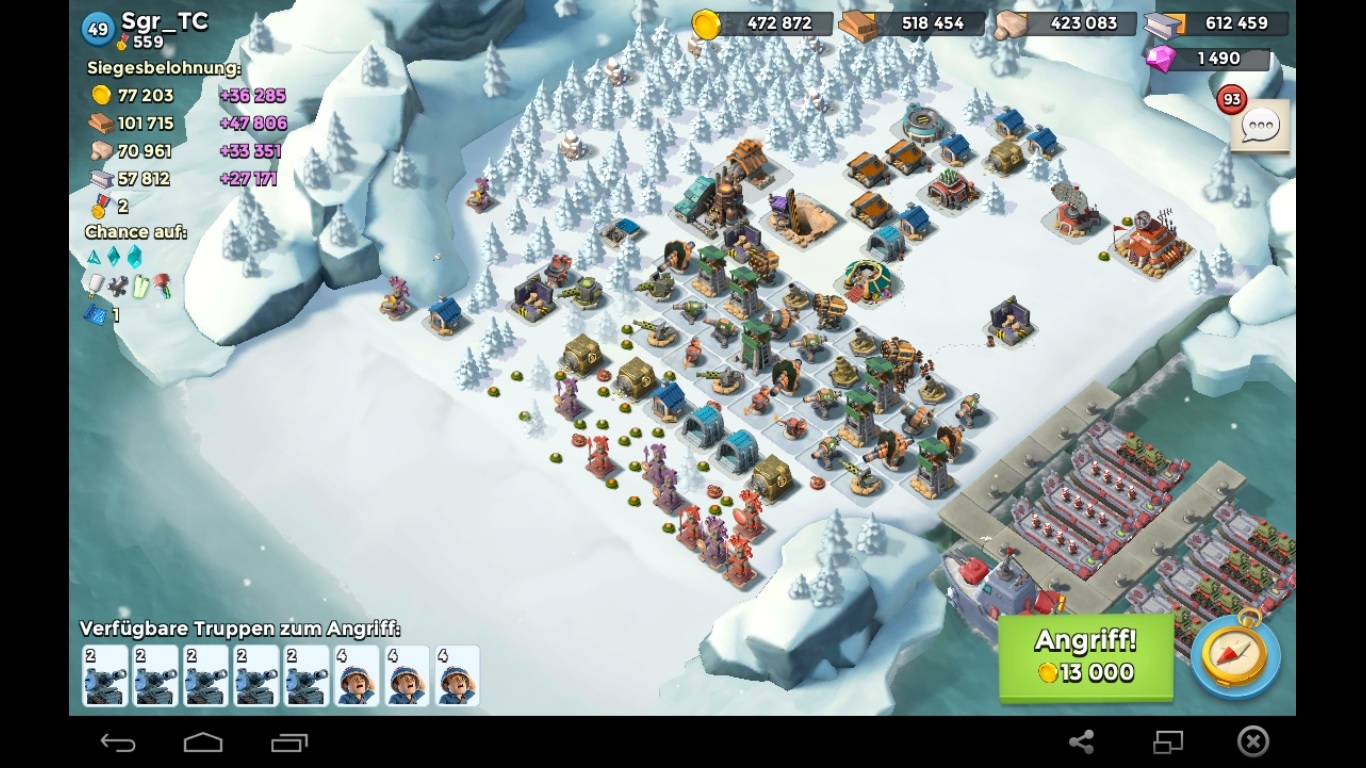The image size is (1366, 768).
Task: Go back with the Android back arrow
Action: pyautogui.click(x=118, y=742)
